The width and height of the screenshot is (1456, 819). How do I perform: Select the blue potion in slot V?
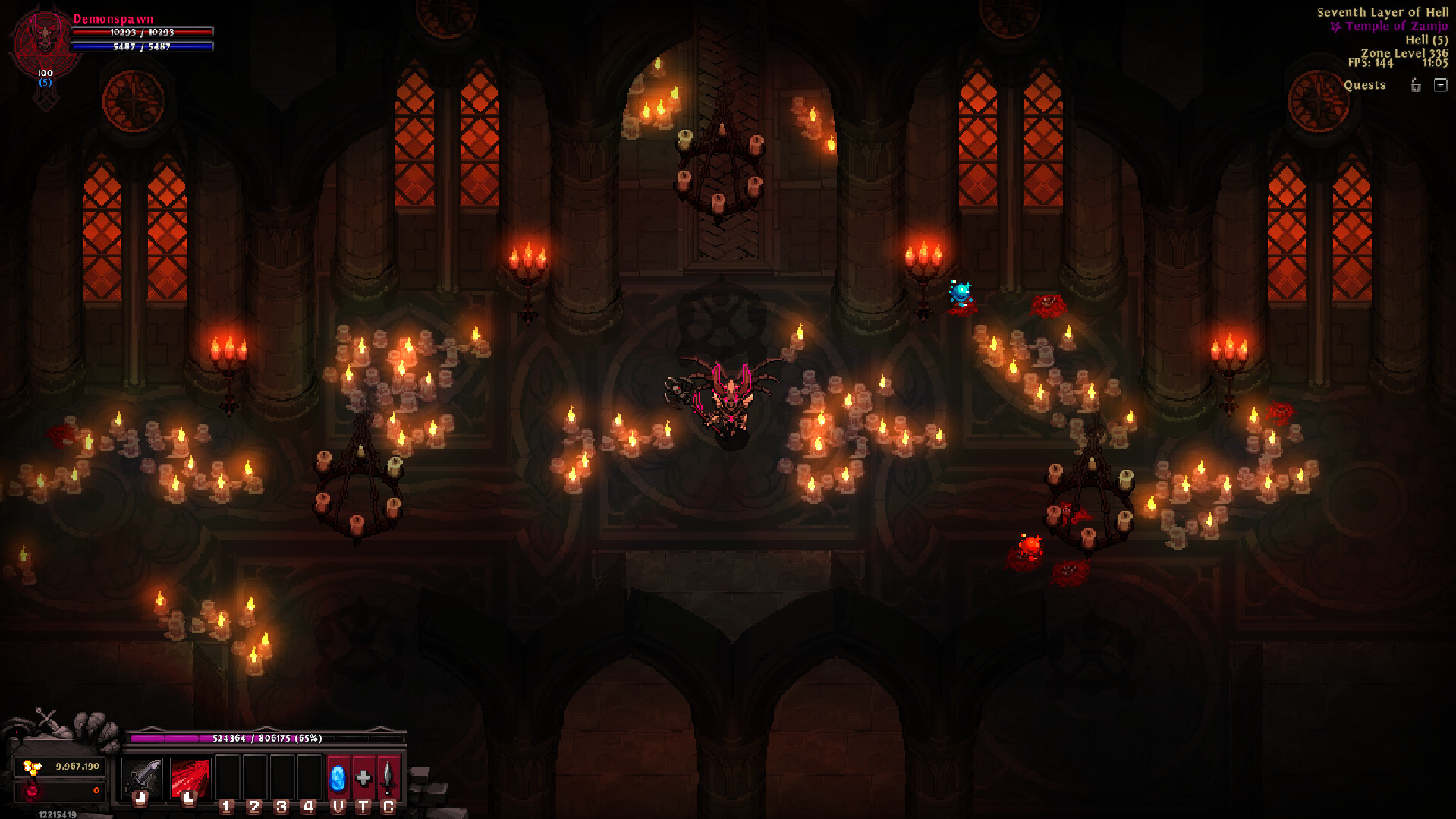pos(337,777)
